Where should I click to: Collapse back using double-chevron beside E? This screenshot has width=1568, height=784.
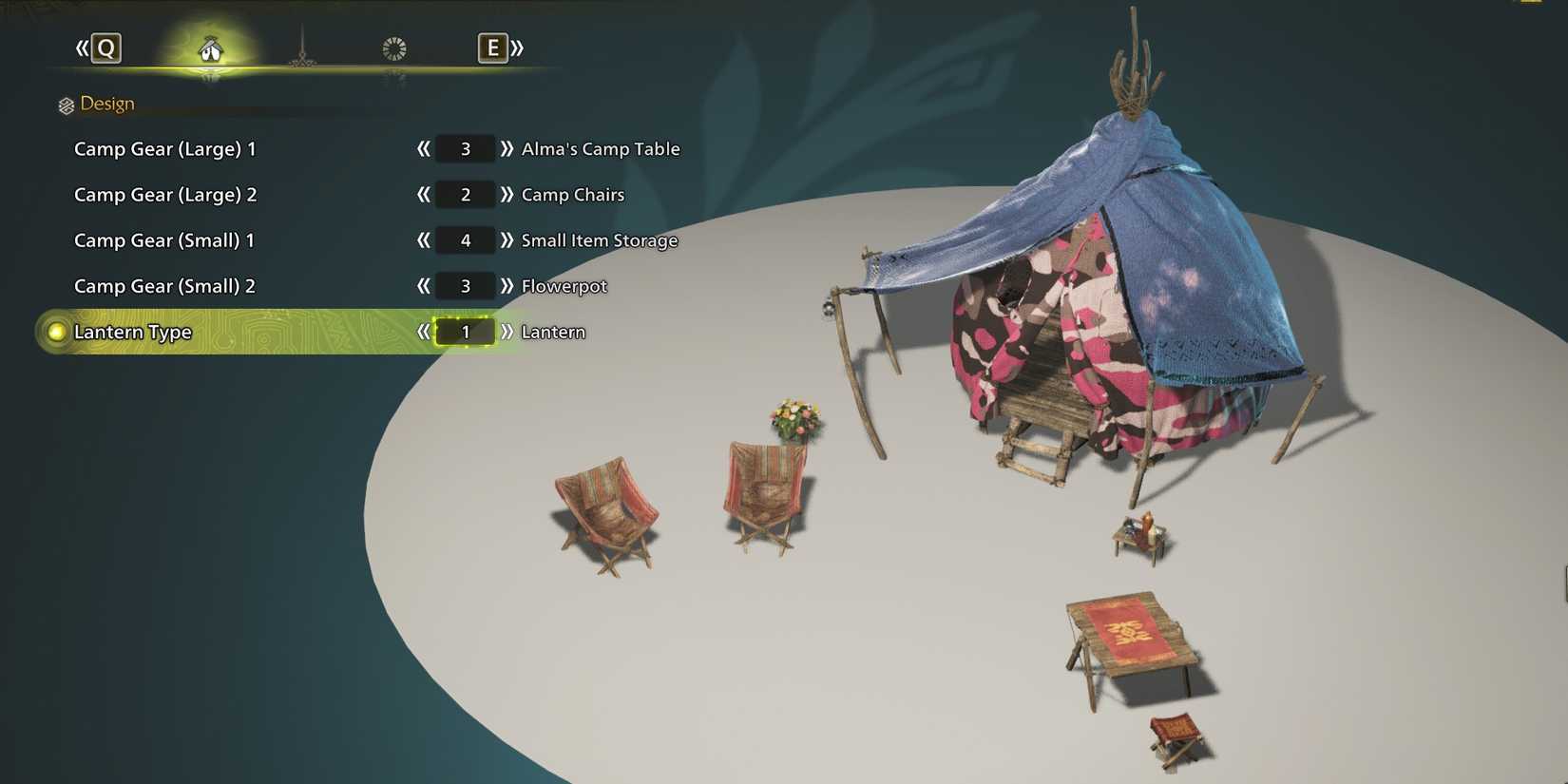pyautogui.click(x=516, y=48)
